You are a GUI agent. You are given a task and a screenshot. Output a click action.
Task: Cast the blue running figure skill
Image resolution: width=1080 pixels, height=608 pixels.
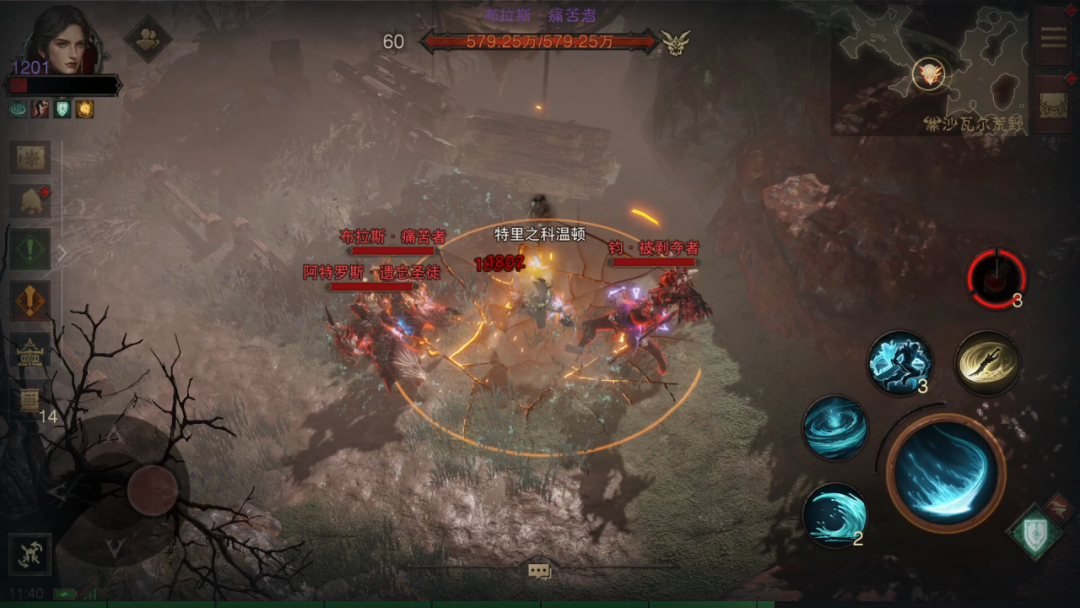[899, 363]
